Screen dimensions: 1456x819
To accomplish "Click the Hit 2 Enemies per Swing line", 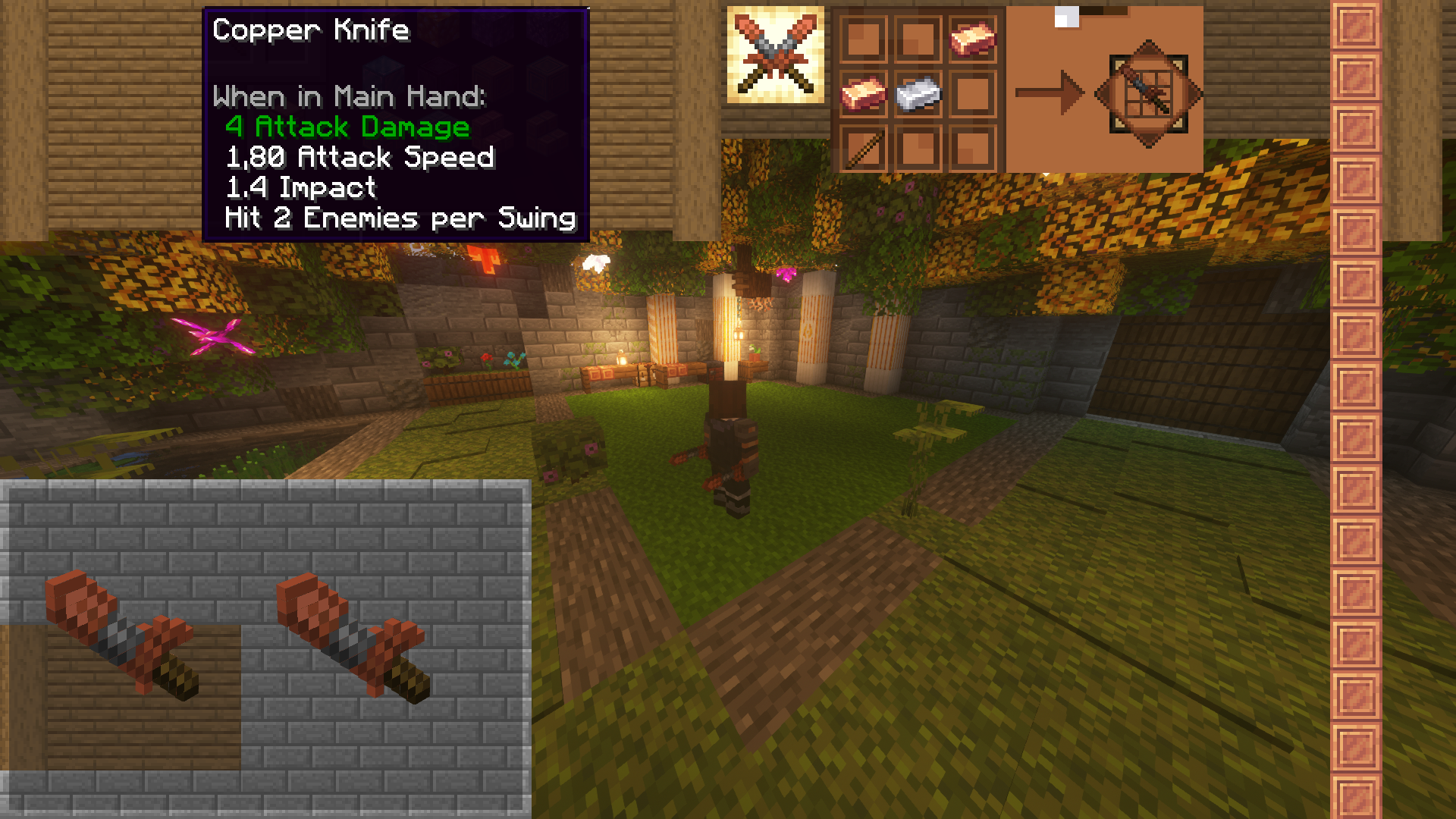I will point(399,218).
